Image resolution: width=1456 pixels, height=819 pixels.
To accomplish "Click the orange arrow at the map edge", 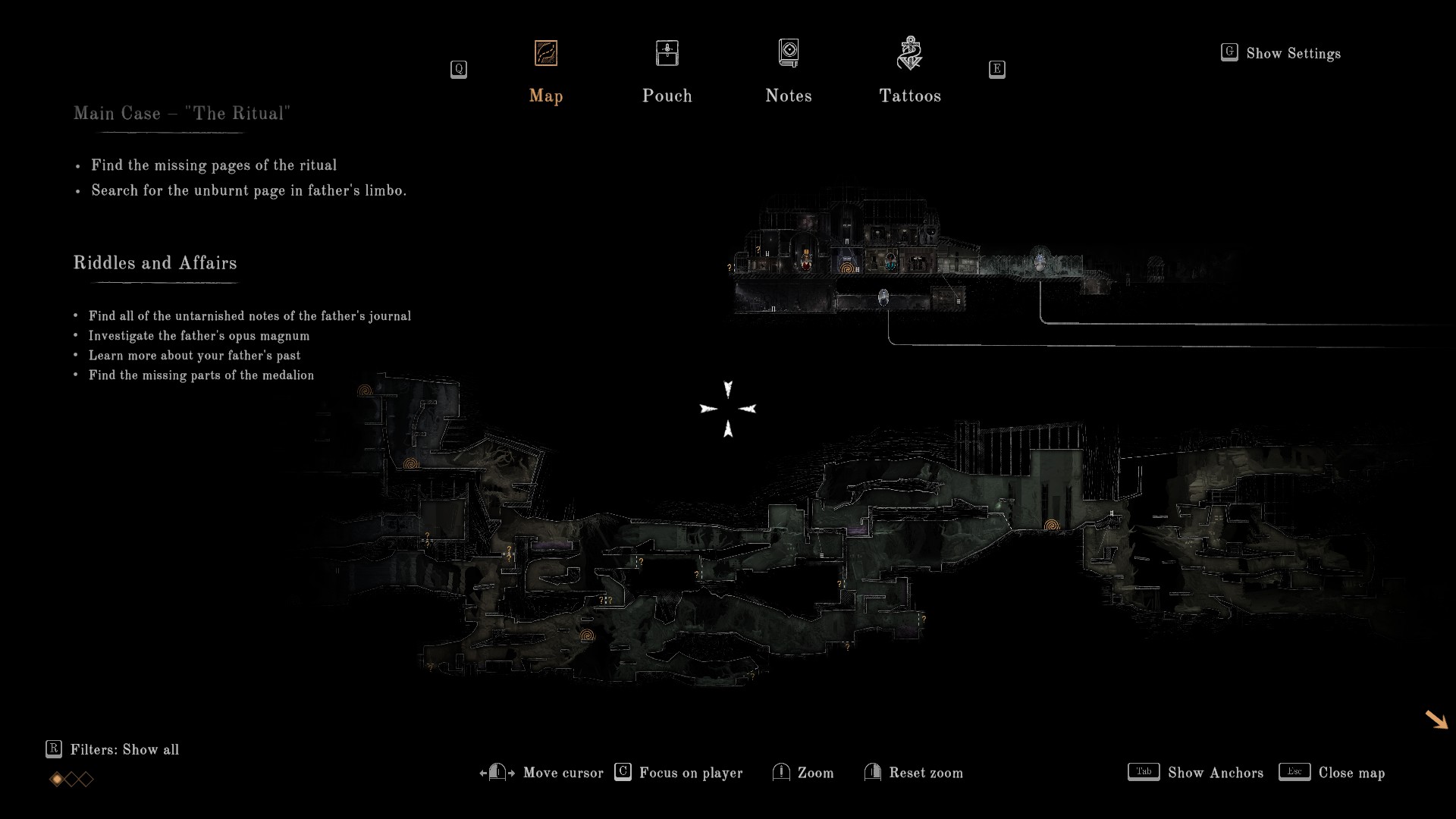I will [1436, 720].
